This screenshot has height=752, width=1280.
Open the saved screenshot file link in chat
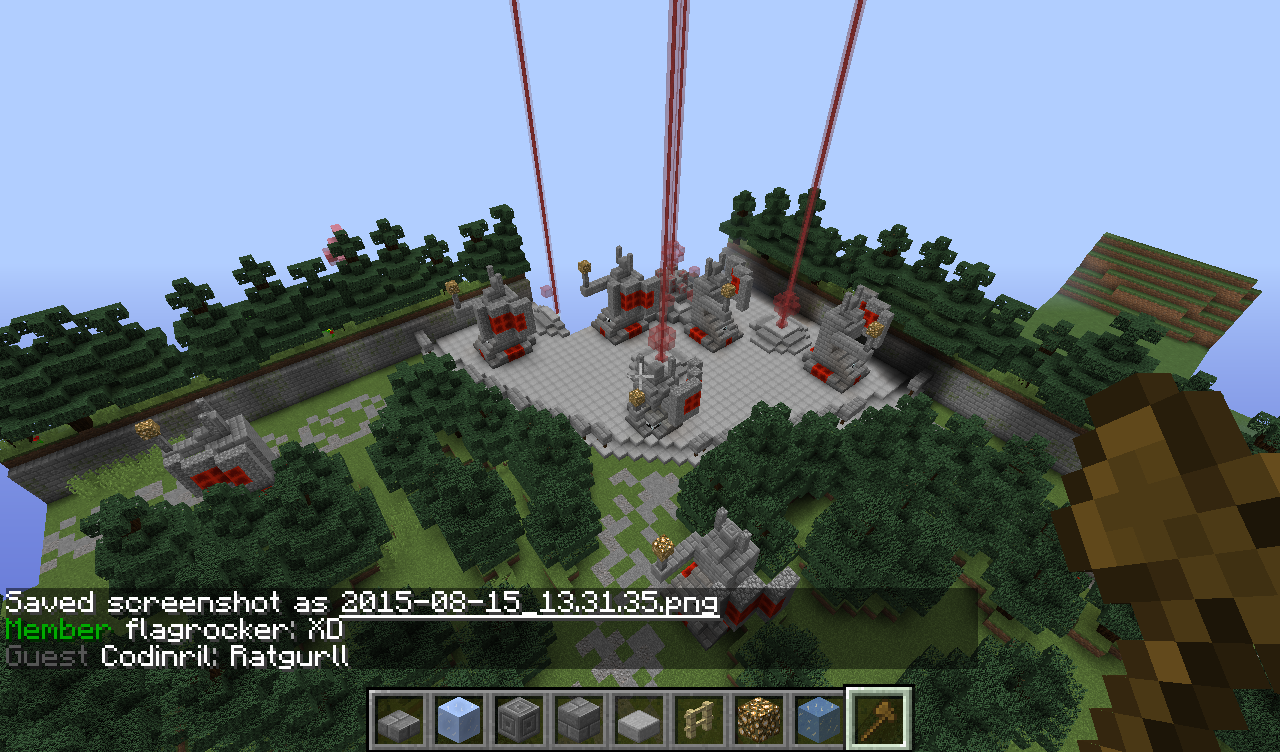[530, 603]
